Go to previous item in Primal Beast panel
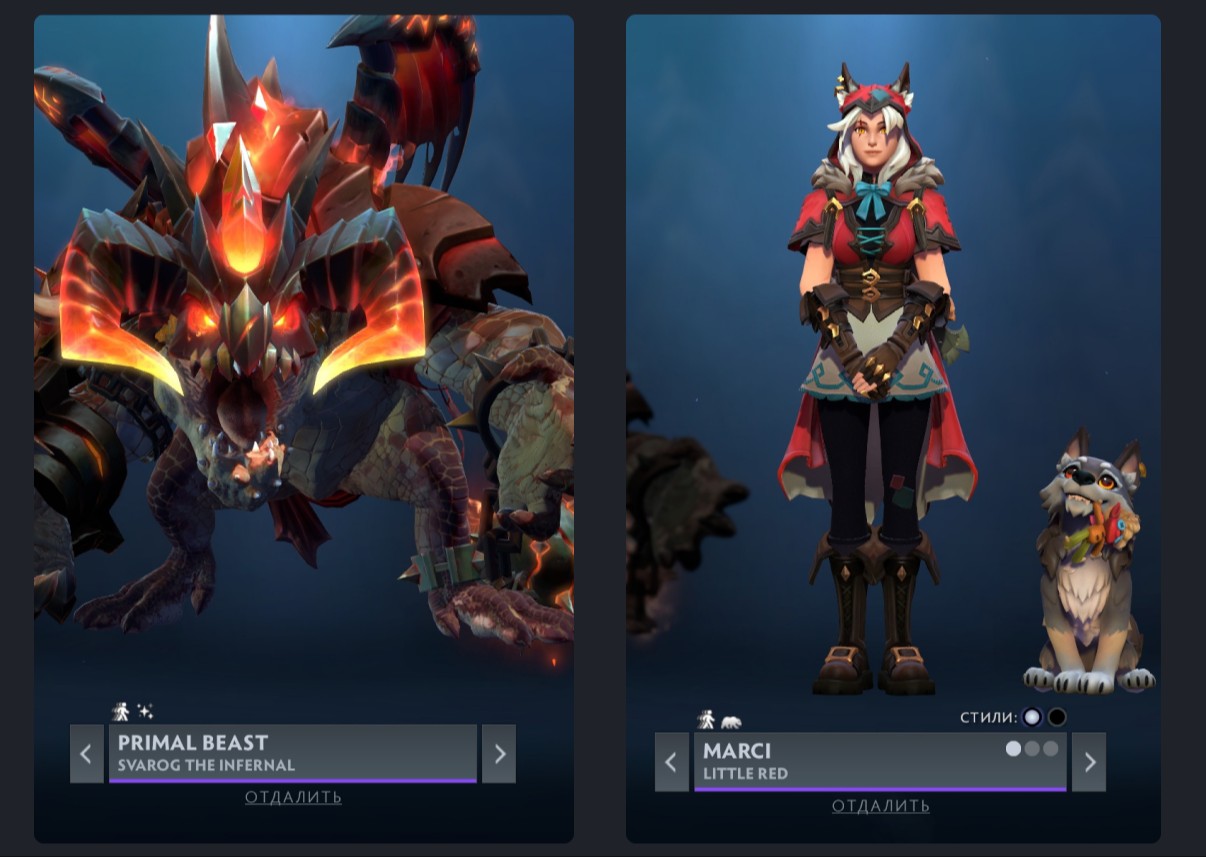This screenshot has height=857, width=1206. pyautogui.click(x=87, y=753)
